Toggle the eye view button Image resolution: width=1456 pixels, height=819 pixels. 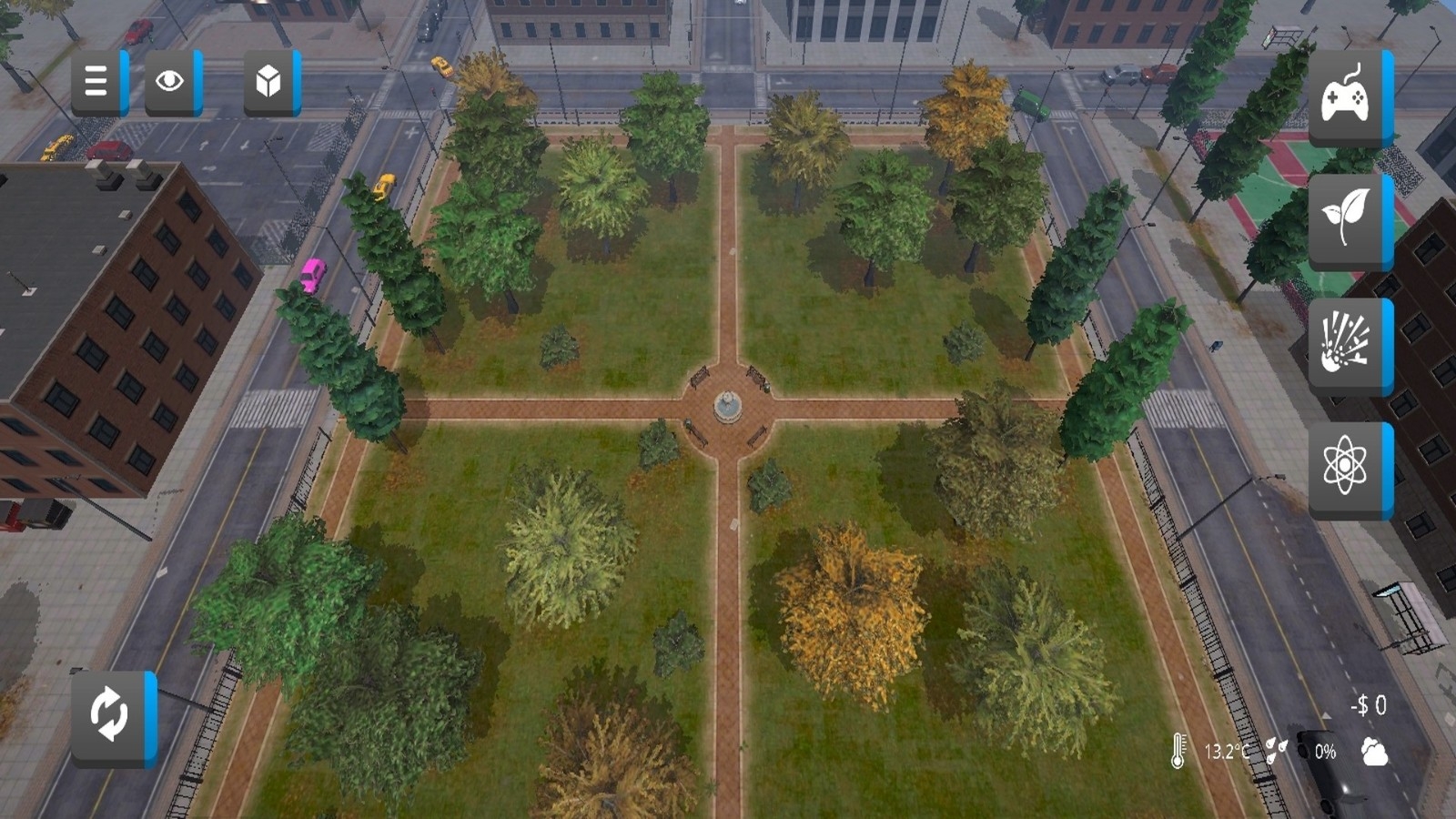170,83
